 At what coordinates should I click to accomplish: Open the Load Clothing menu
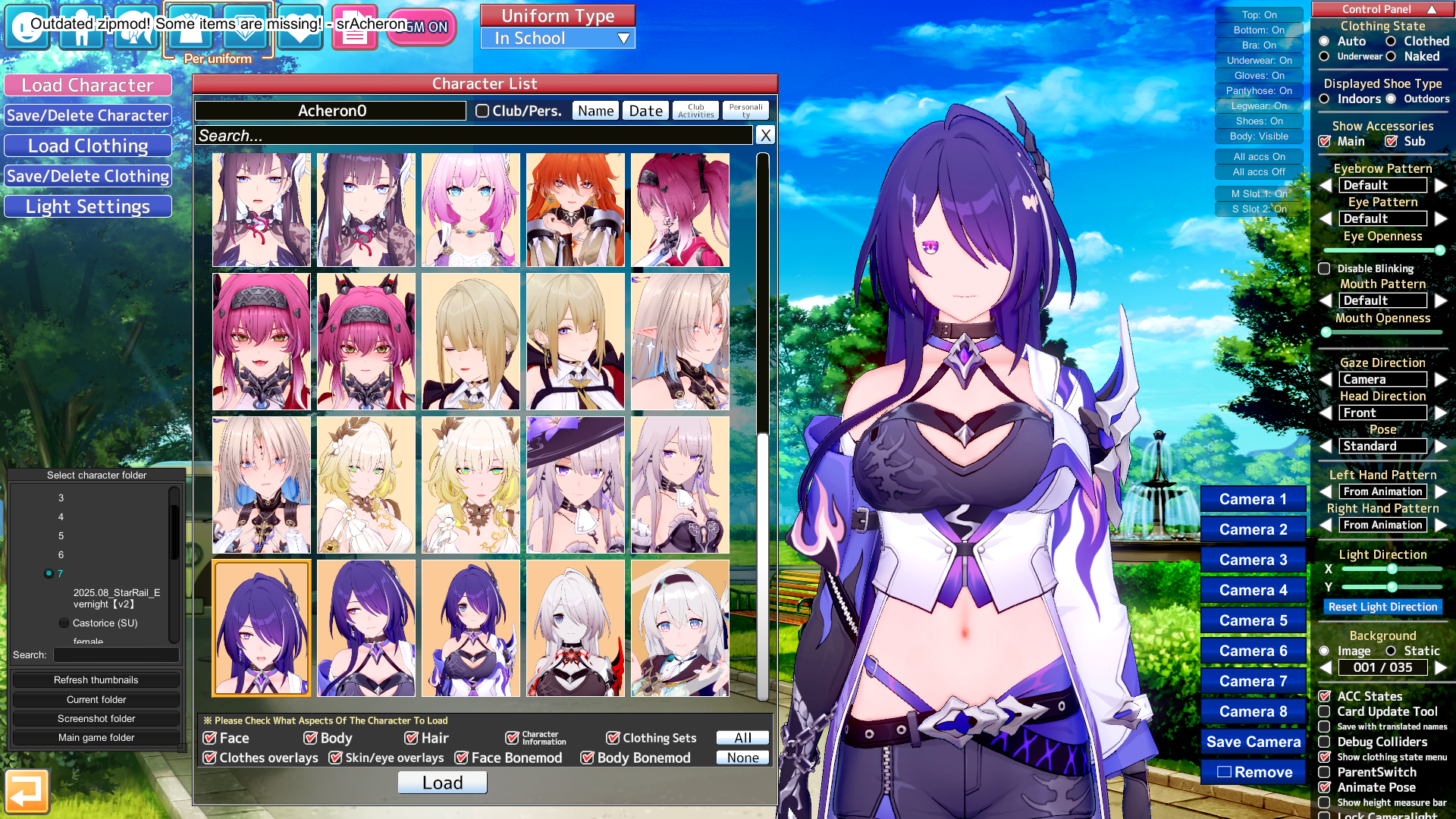(x=88, y=146)
